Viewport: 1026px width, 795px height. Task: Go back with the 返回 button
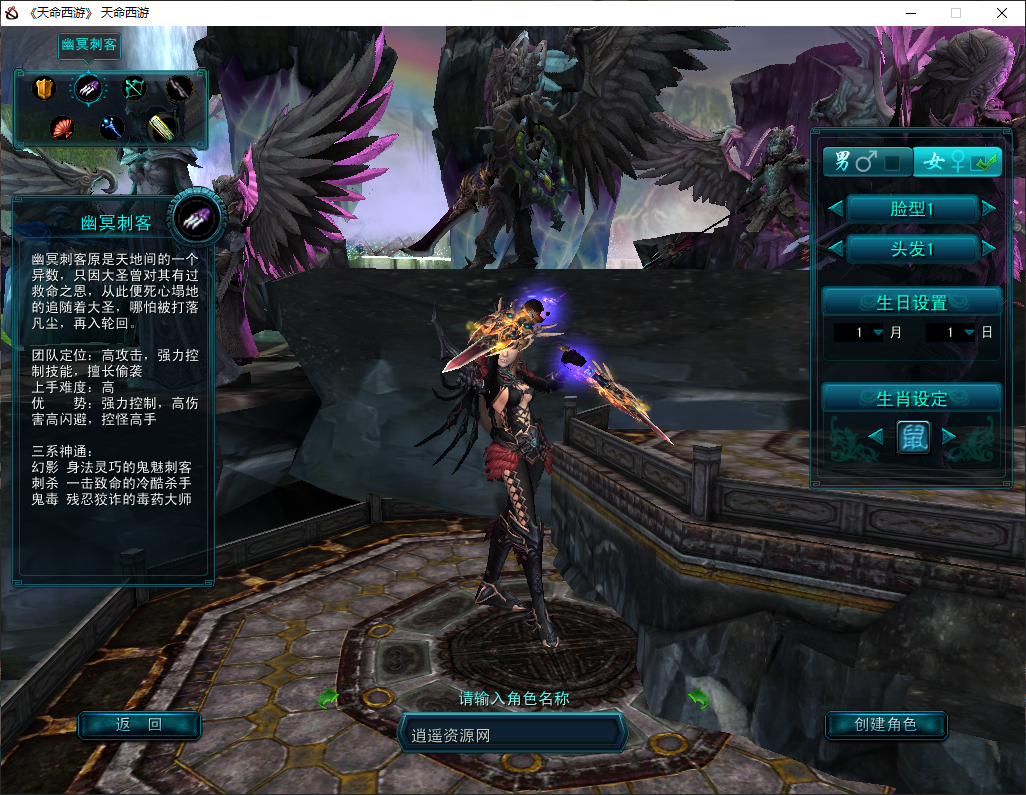click(139, 725)
